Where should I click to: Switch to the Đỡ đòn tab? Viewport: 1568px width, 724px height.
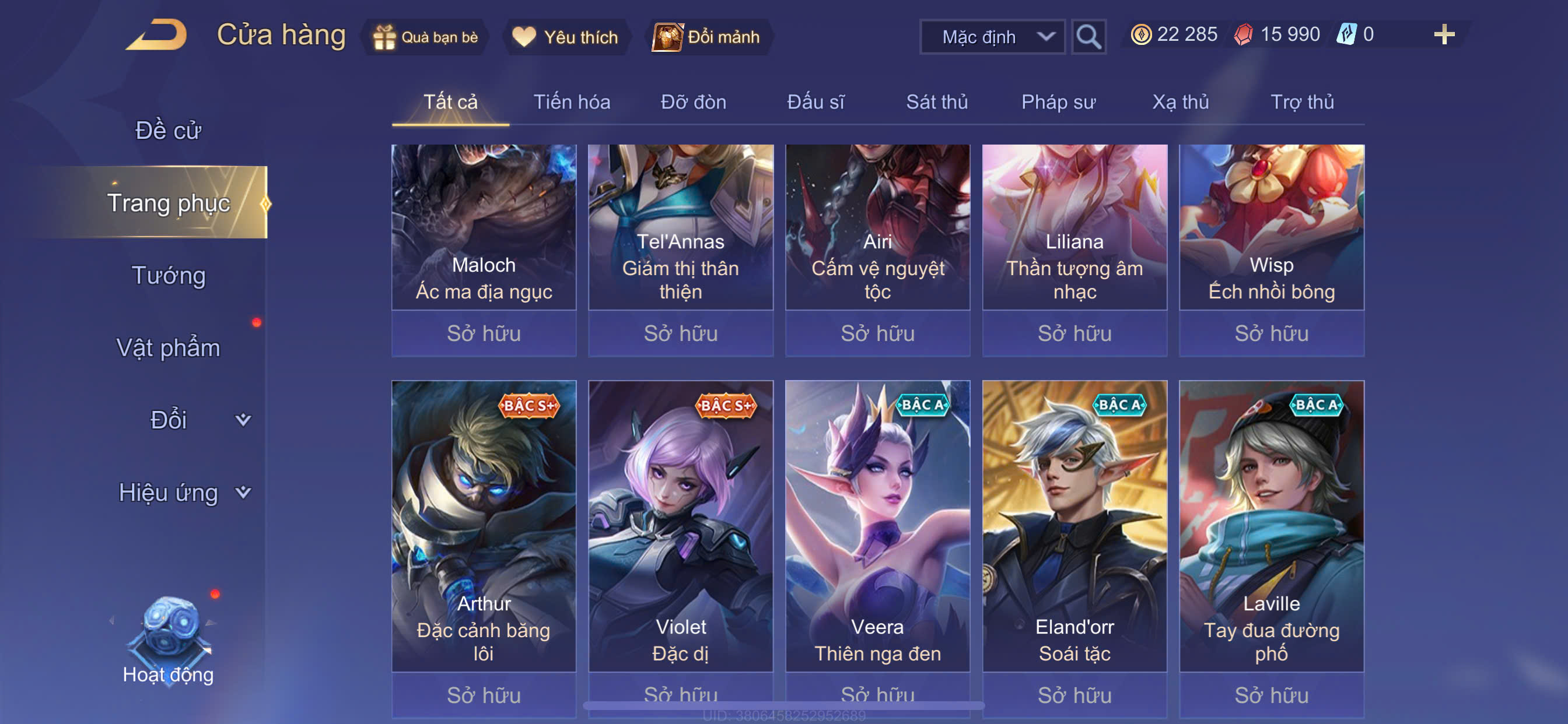pyautogui.click(x=694, y=102)
